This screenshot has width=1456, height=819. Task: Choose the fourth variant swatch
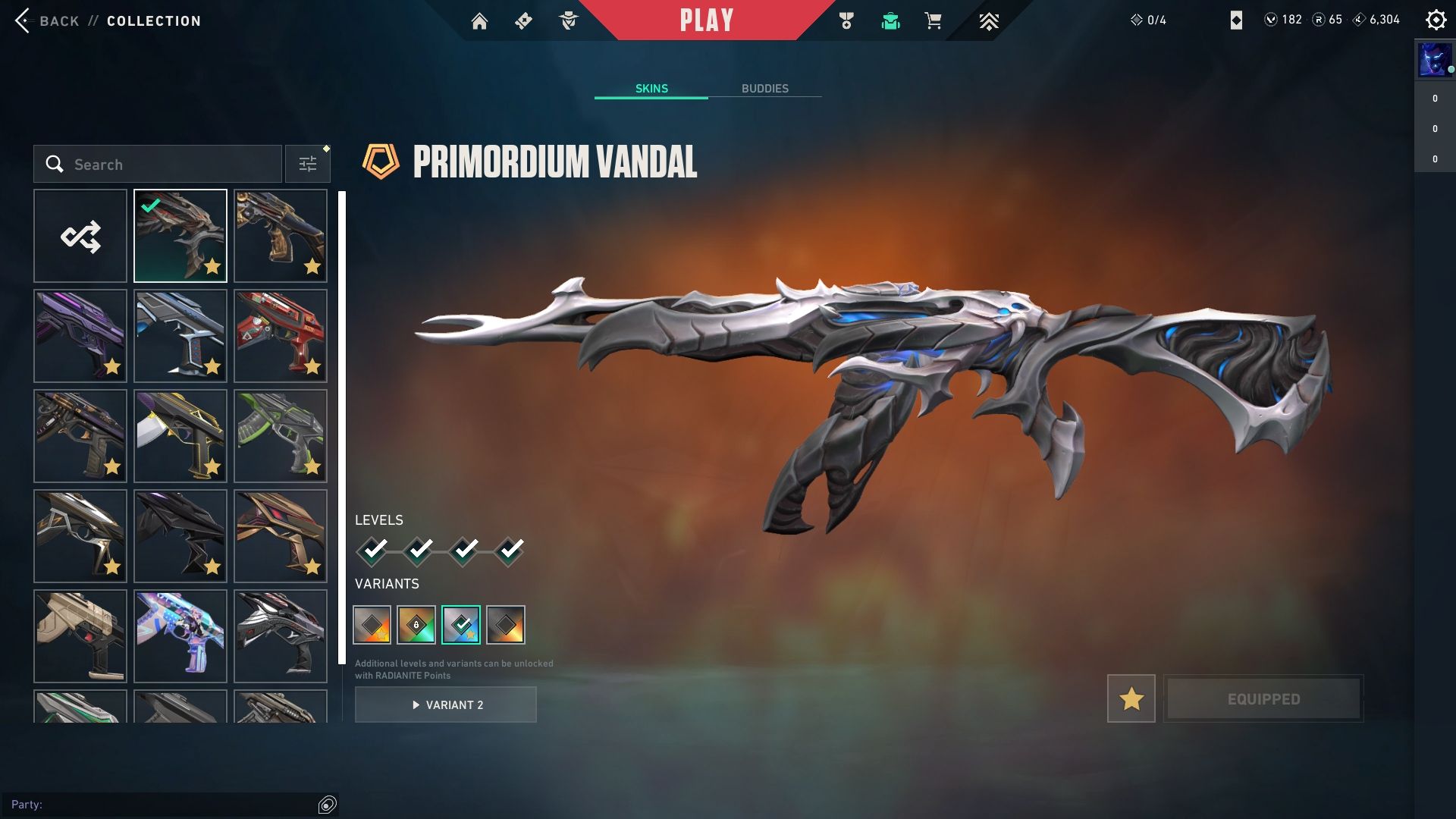(x=506, y=625)
